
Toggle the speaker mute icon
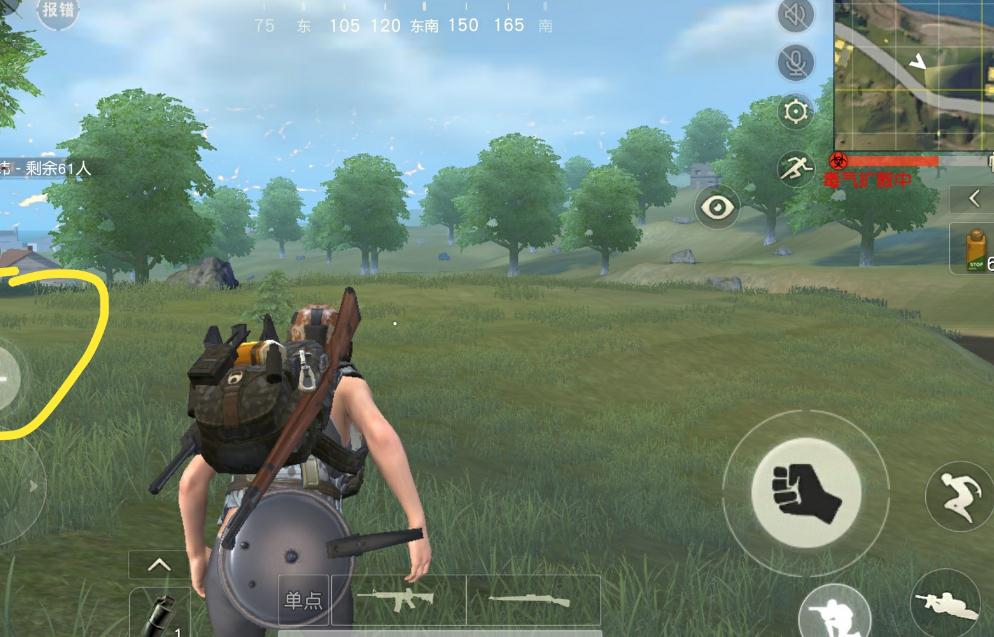(795, 15)
